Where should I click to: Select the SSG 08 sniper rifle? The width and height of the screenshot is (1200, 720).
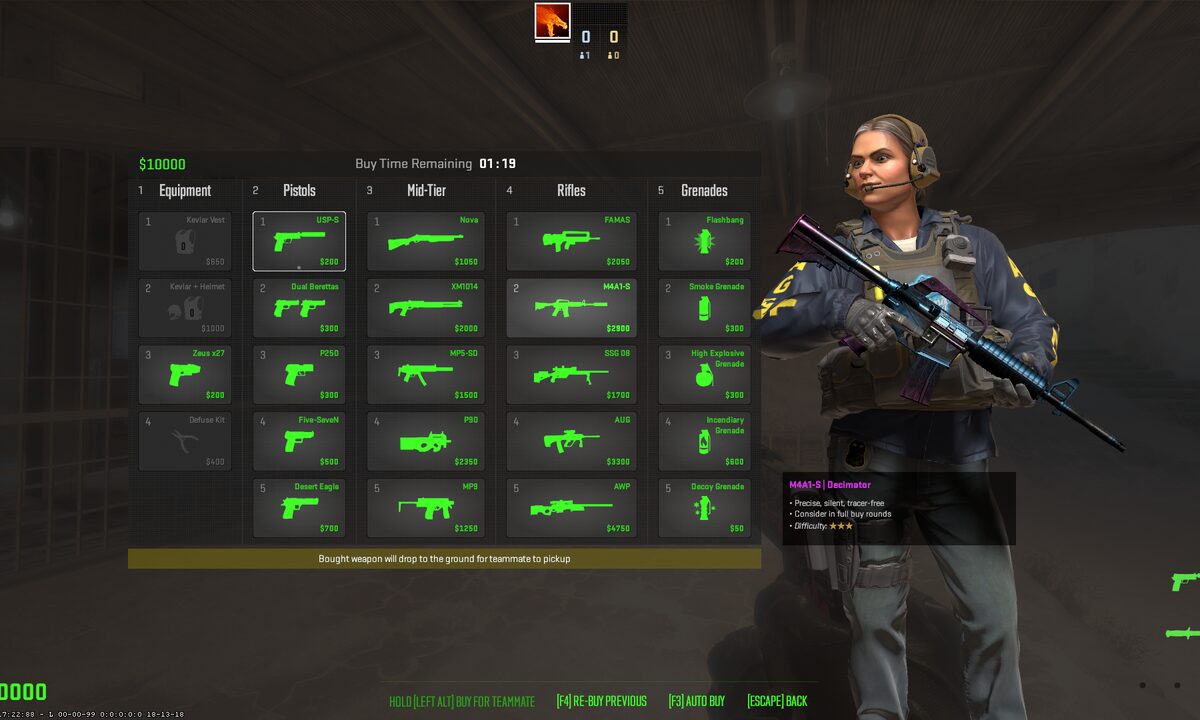(571, 374)
